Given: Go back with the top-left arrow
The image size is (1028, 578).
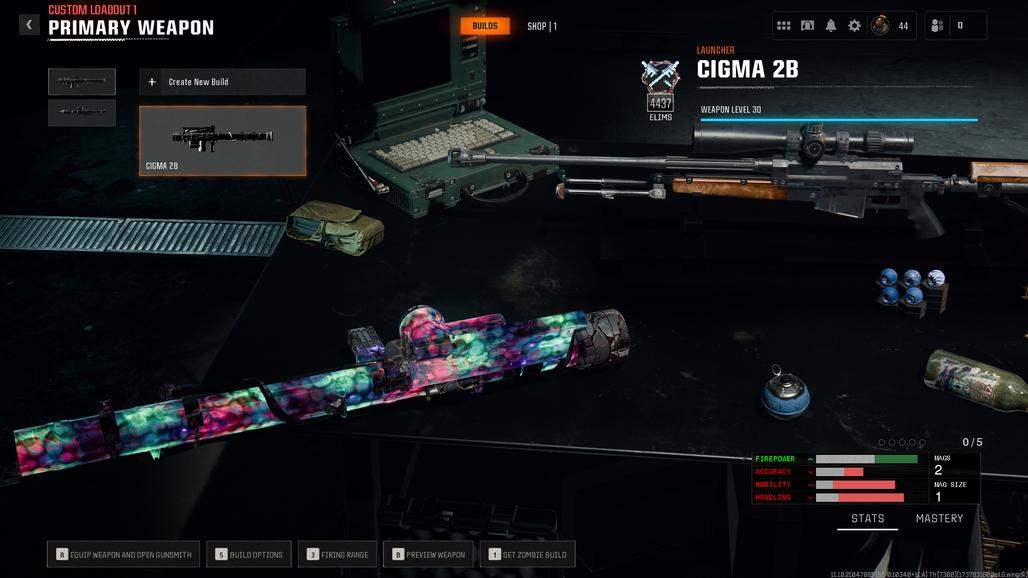Looking at the screenshot, I should (x=29, y=25).
